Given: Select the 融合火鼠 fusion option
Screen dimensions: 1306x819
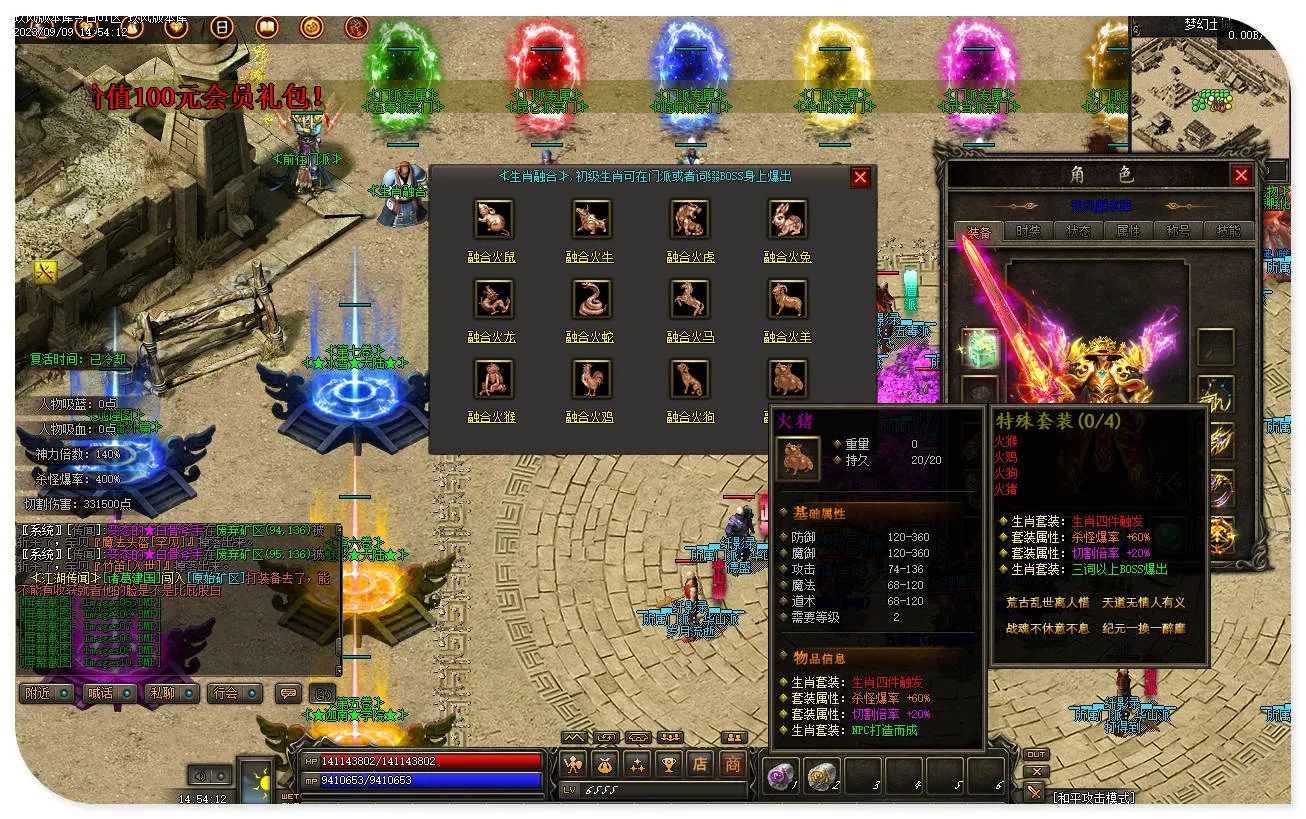Looking at the screenshot, I should pos(492,219).
